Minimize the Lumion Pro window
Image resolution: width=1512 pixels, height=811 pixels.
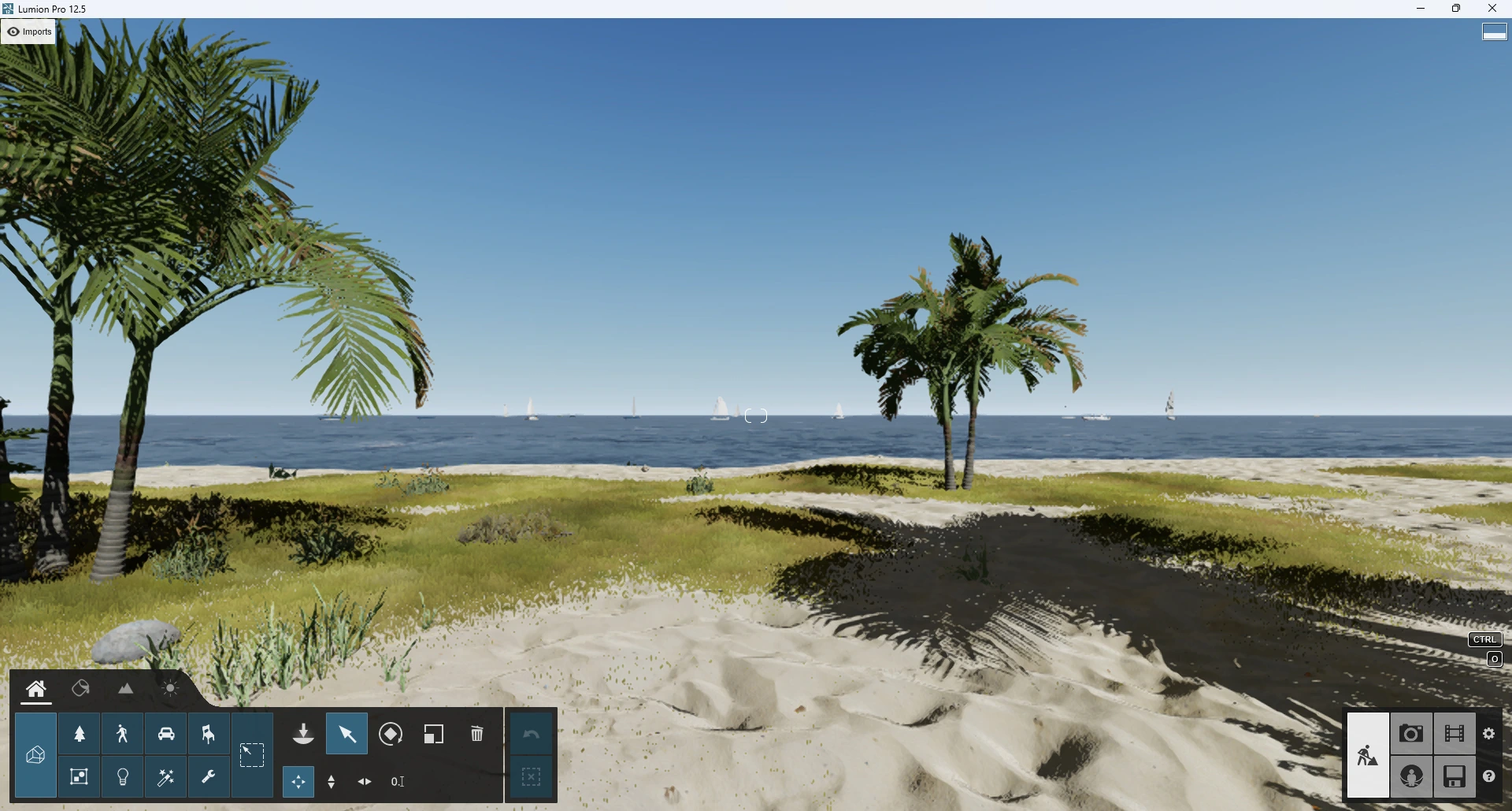click(x=1421, y=9)
